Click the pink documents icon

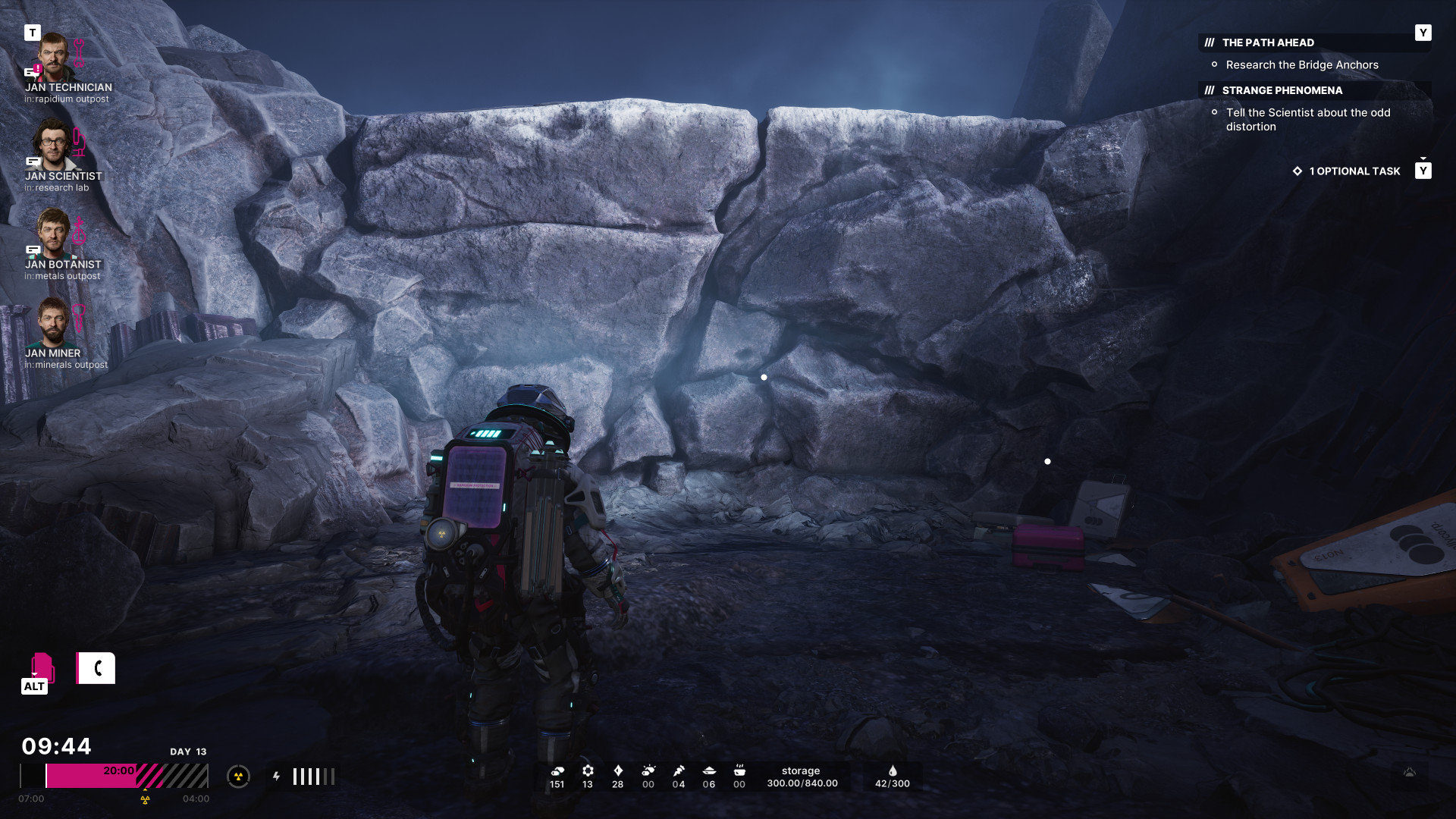(x=42, y=667)
